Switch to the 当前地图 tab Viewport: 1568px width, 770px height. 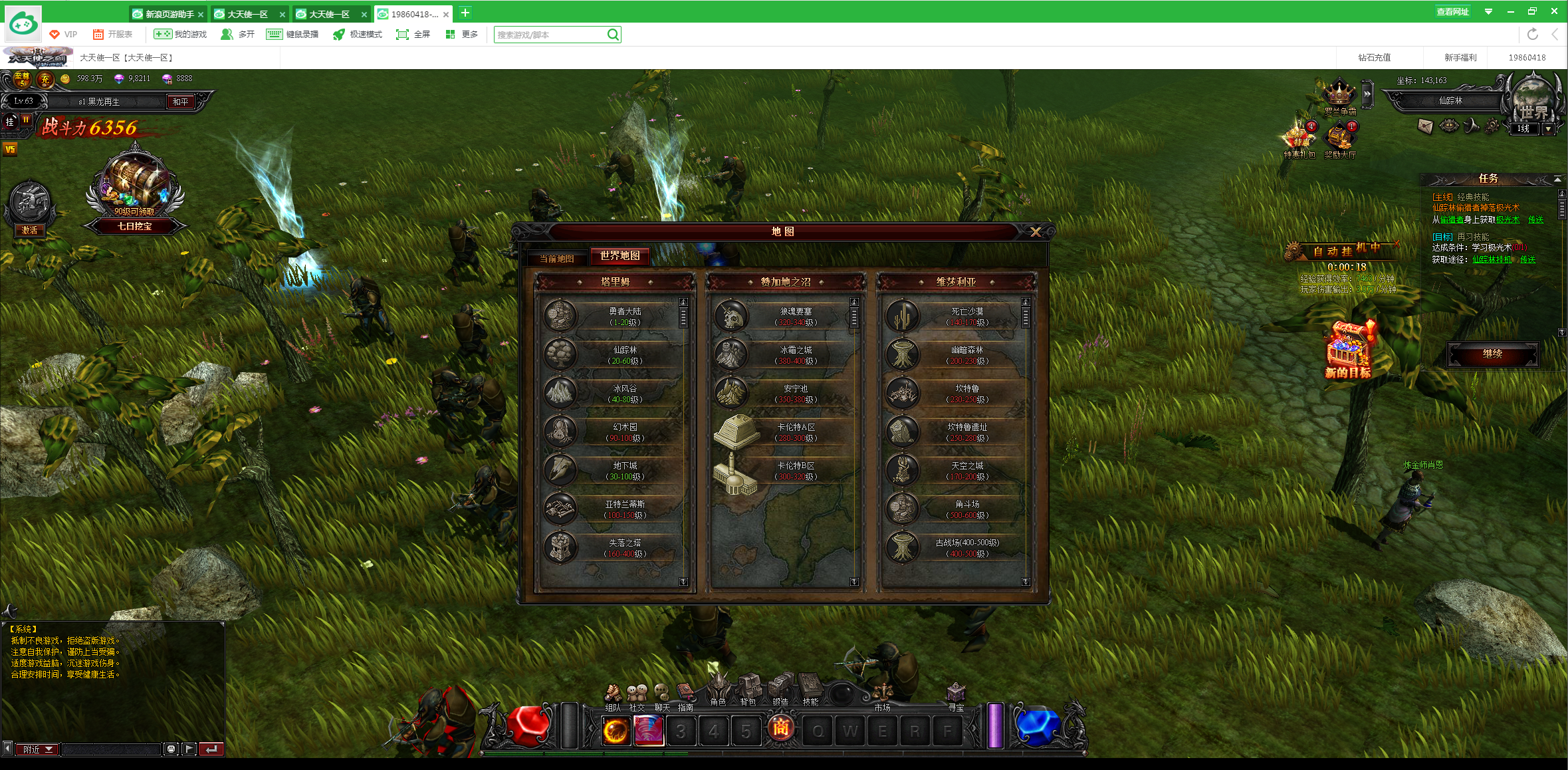click(x=556, y=258)
